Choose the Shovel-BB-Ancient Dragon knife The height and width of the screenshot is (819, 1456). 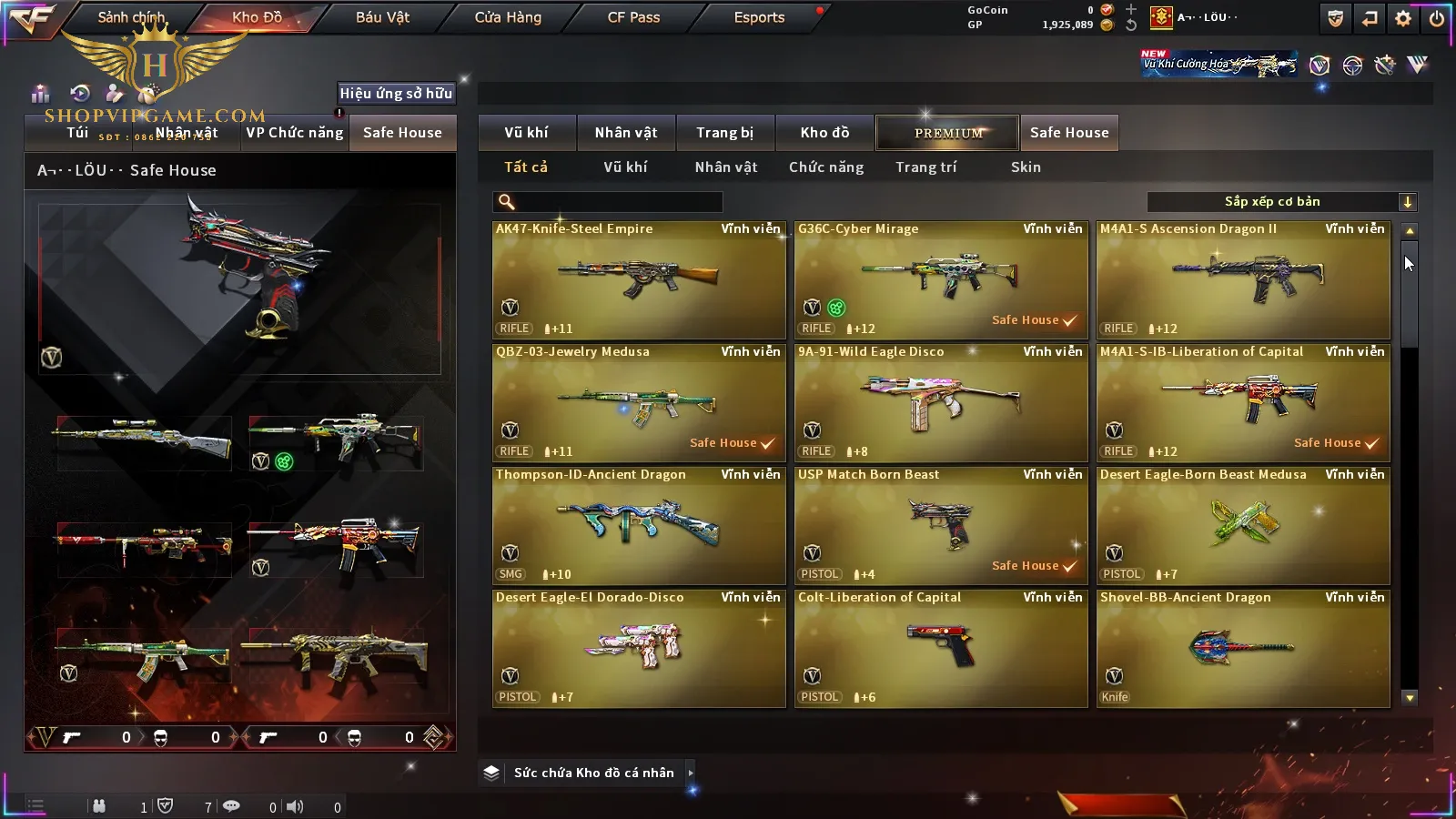[1243, 649]
